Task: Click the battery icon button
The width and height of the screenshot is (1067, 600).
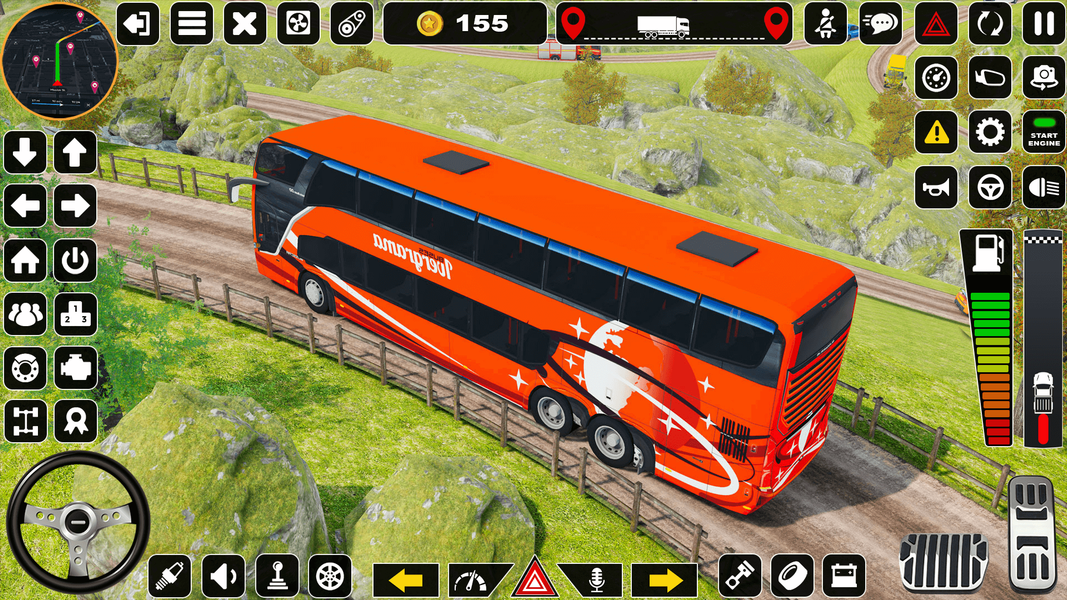Action: 844,575
